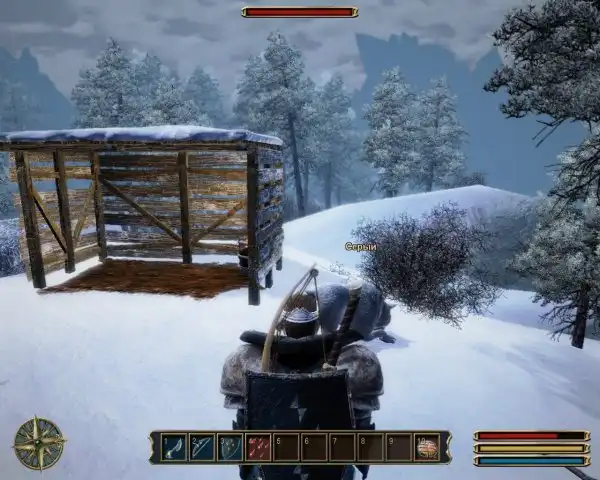The height and width of the screenshot is (480, 600).
Task: Click the golden compass rose
Action: 39,443
